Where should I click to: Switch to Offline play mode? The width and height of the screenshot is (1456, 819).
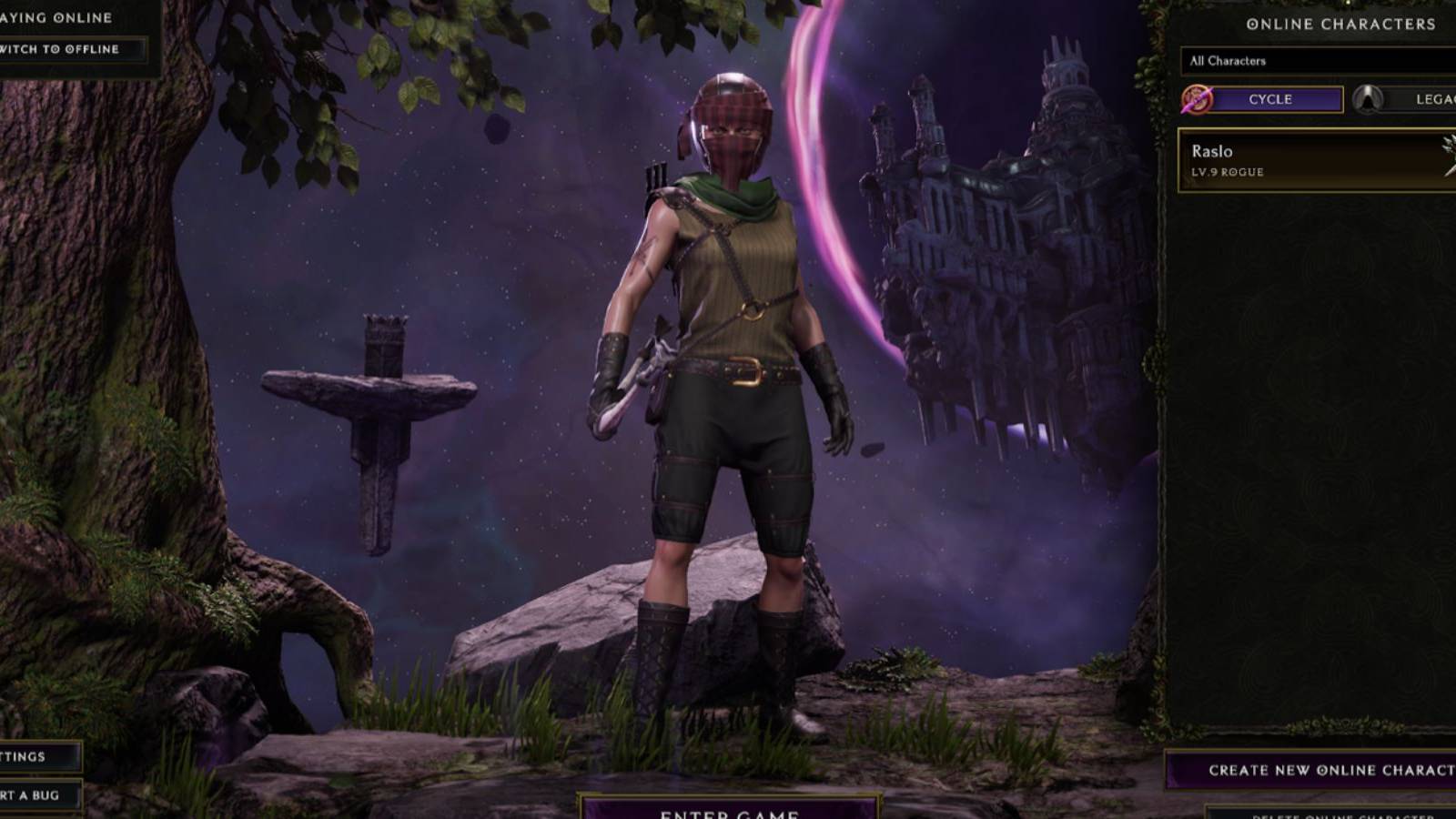tap(64, 50)
